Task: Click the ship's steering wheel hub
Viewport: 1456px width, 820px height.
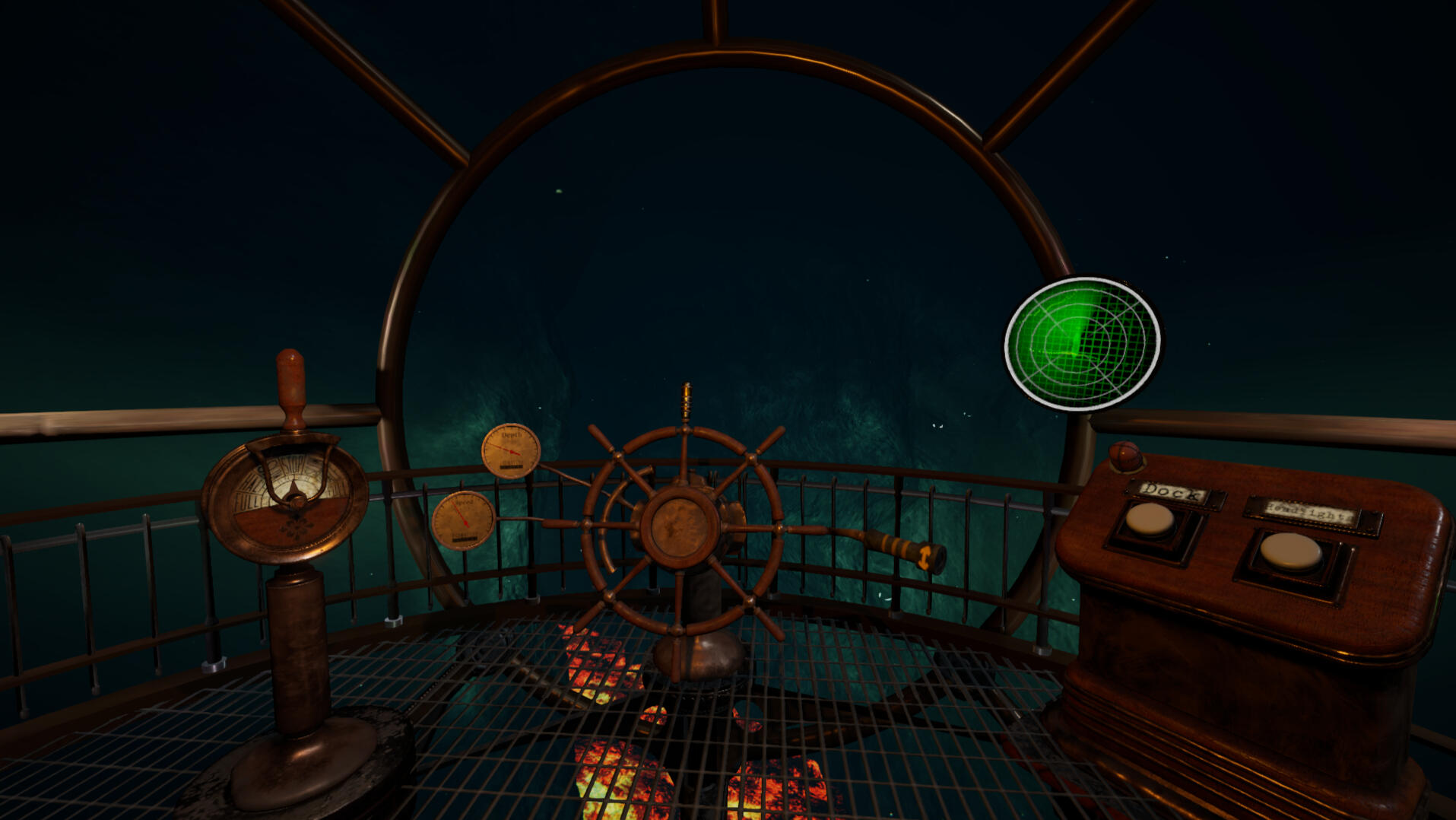Action: pos(679,526)
